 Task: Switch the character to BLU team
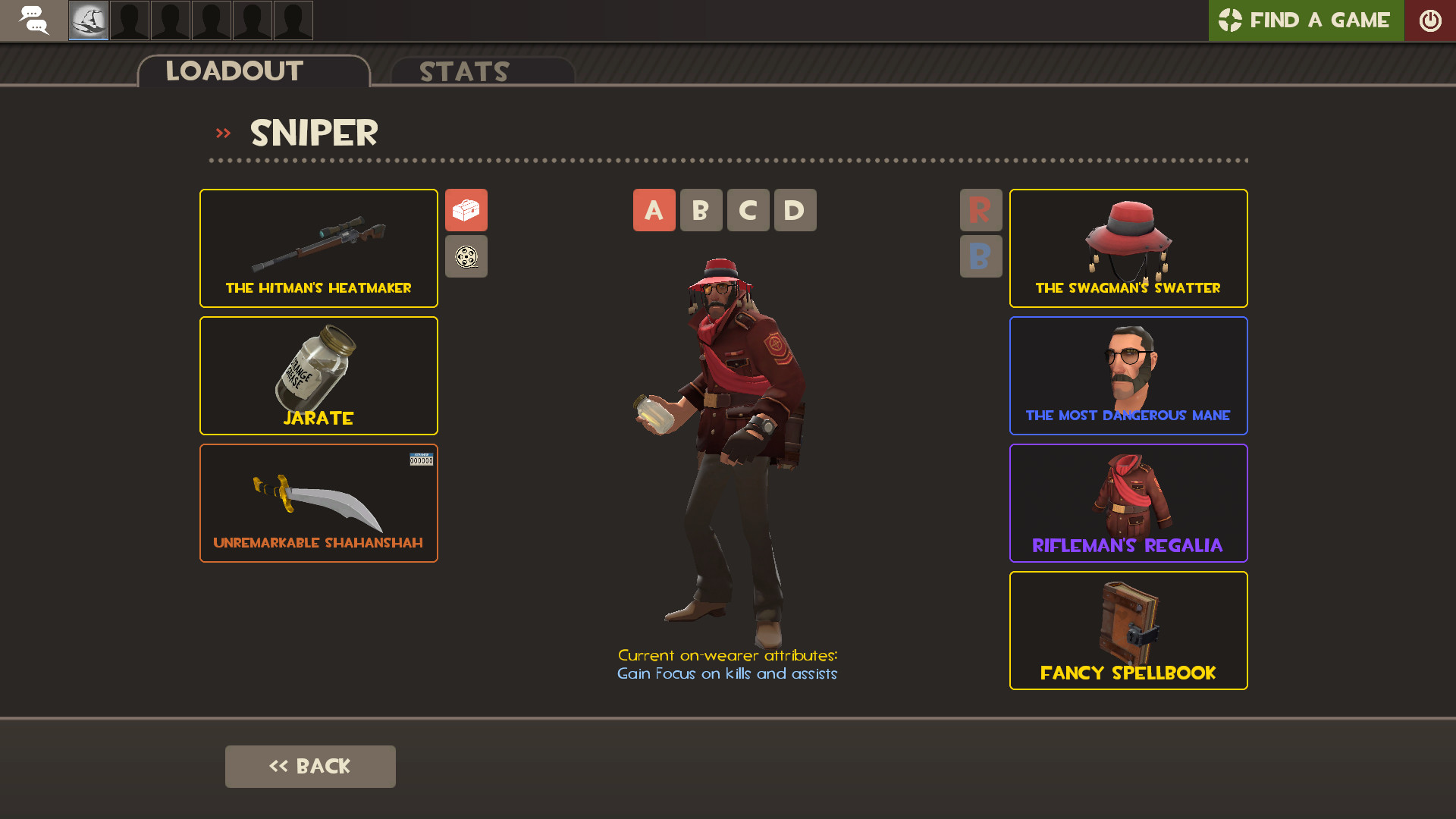981,256
